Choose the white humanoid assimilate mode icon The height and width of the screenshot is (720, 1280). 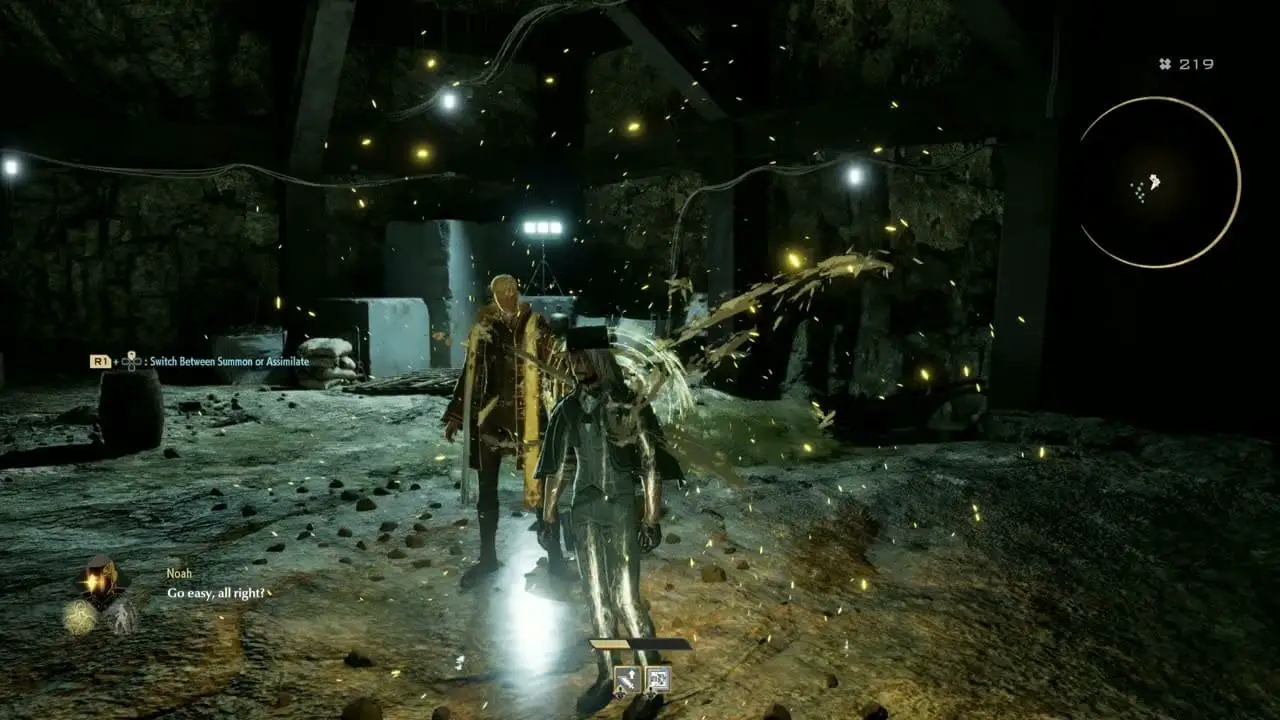(121, 616)
